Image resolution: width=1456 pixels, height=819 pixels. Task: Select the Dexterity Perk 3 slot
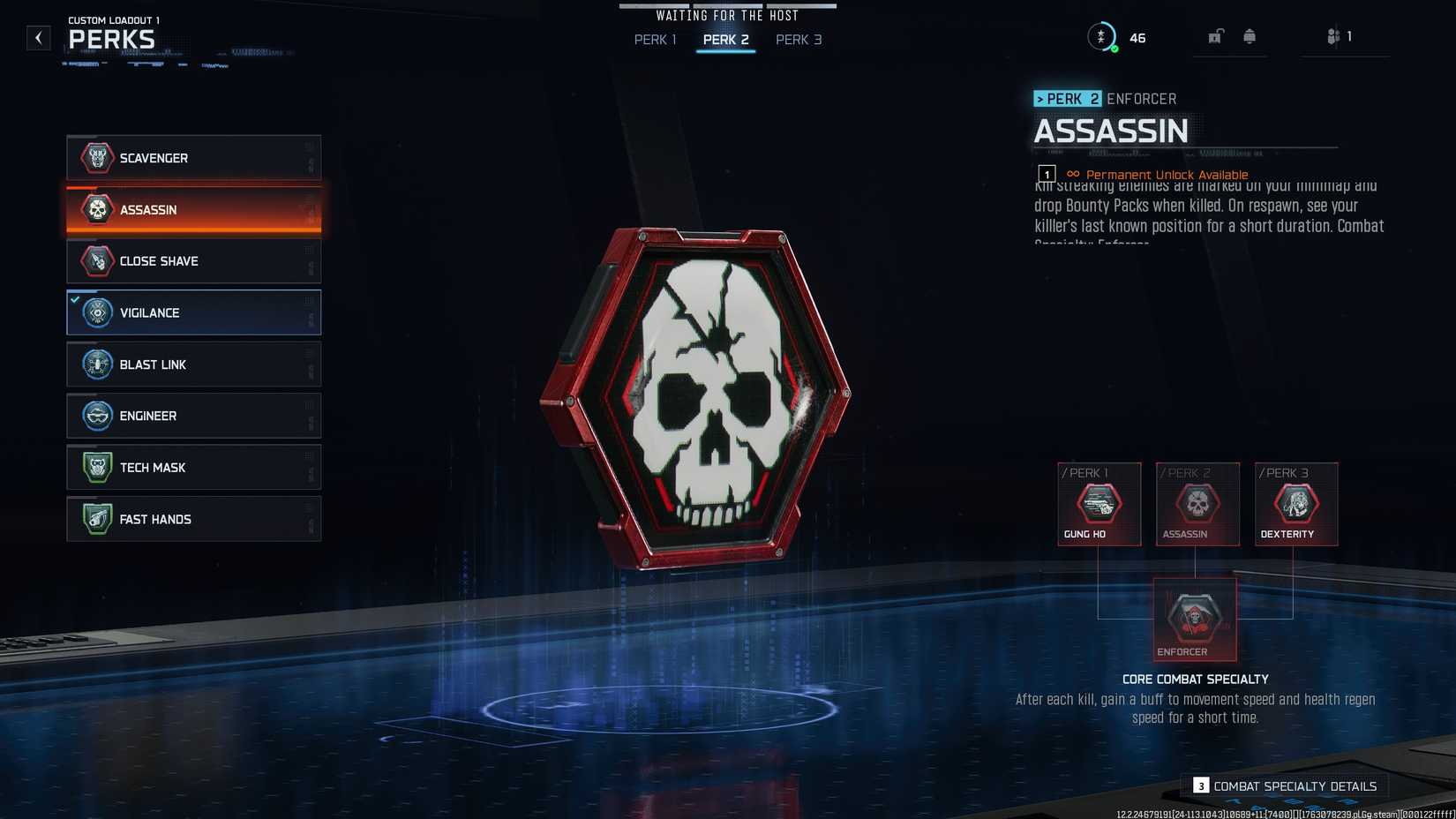pyautogui.click(x=1295, y=504)
